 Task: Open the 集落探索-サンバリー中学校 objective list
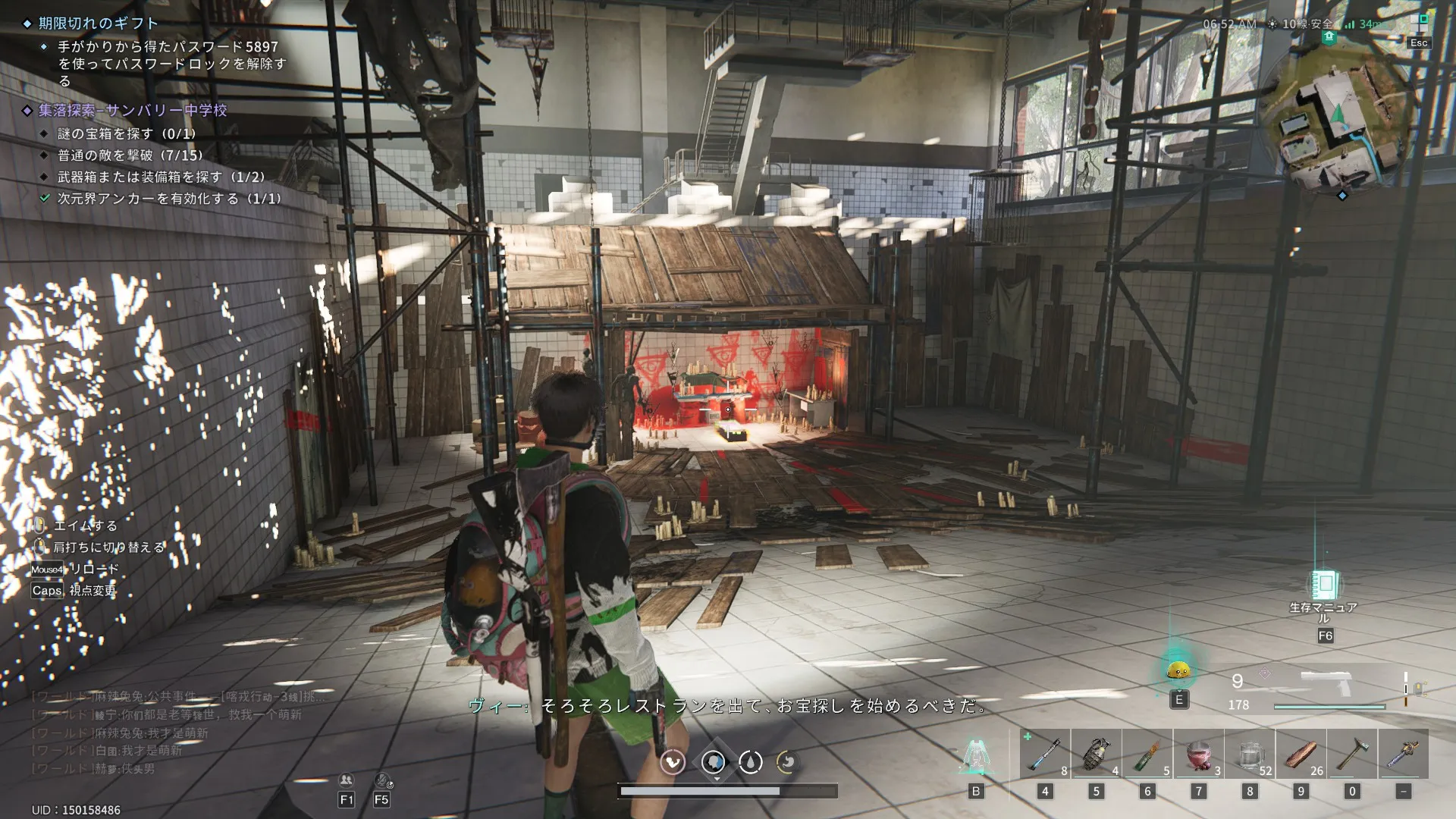(133, 111)
